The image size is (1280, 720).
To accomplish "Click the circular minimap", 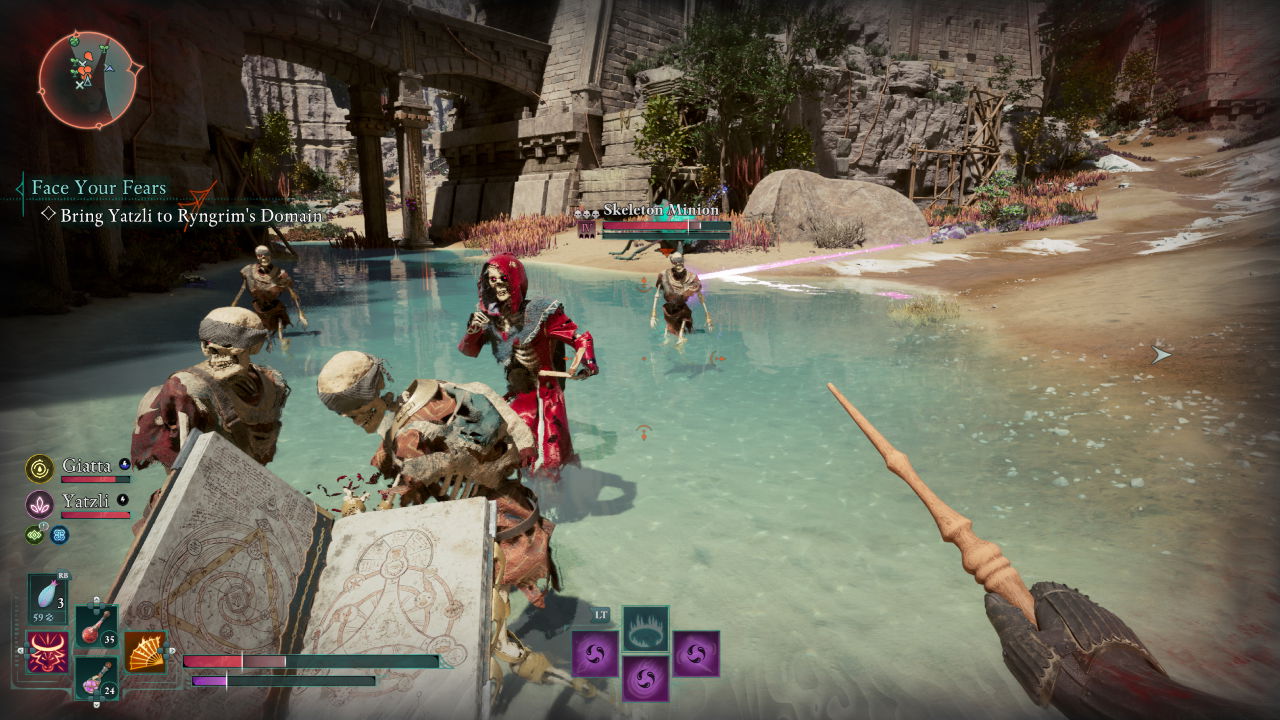I will point(89,81).
